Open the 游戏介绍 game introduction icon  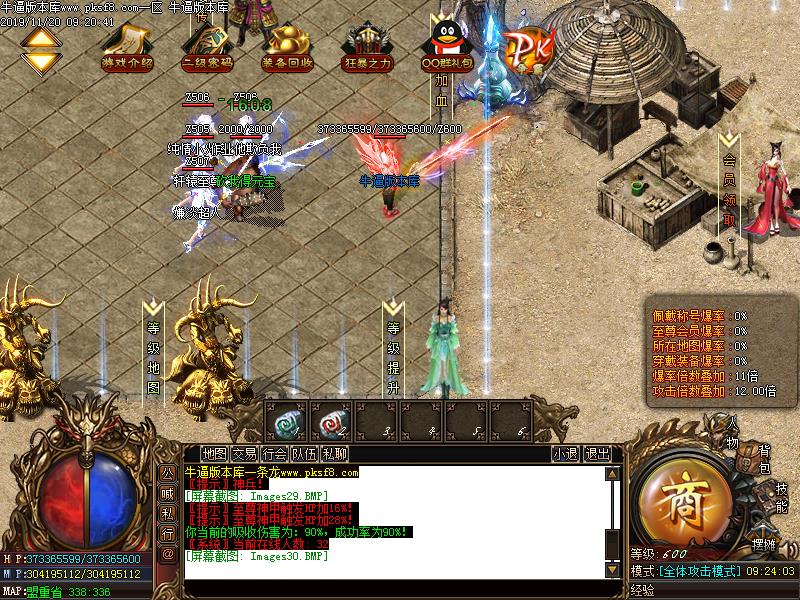[127, 45]
